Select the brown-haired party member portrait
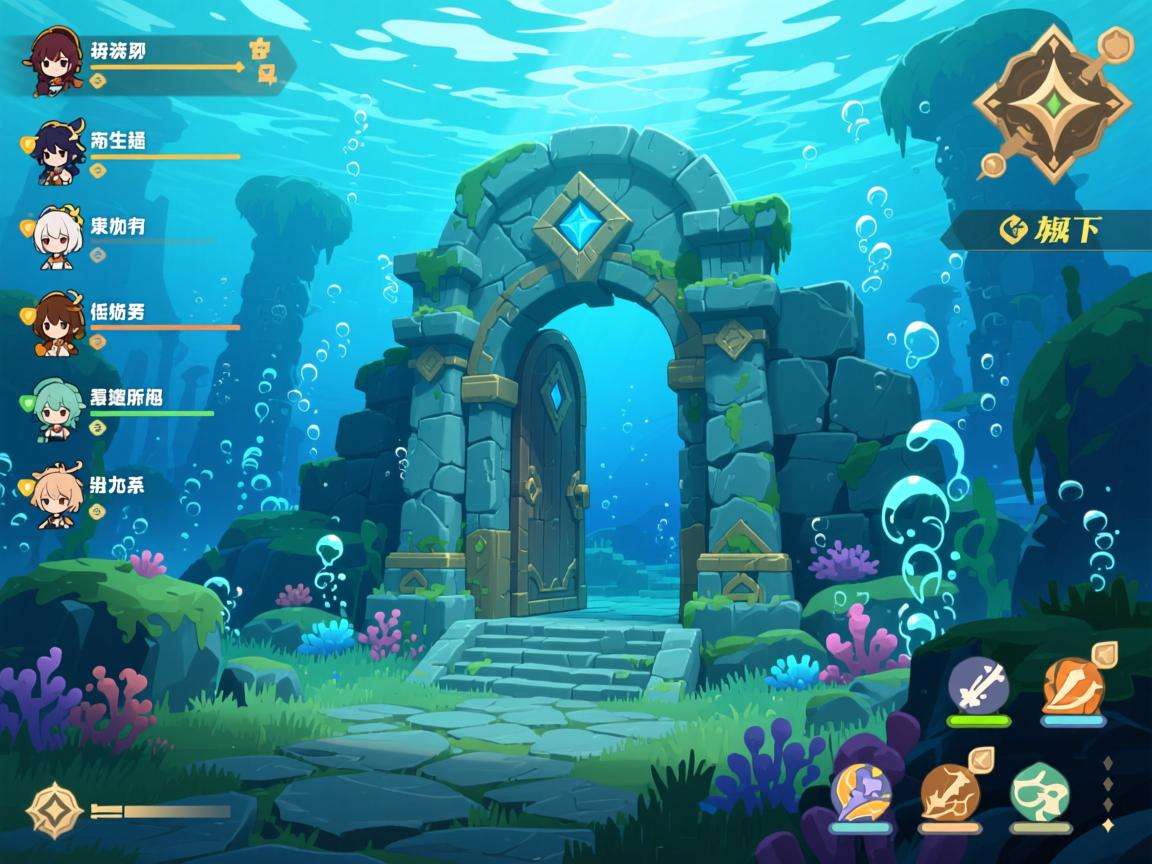This screenshot has width=1152, height=864. [56, 322]
